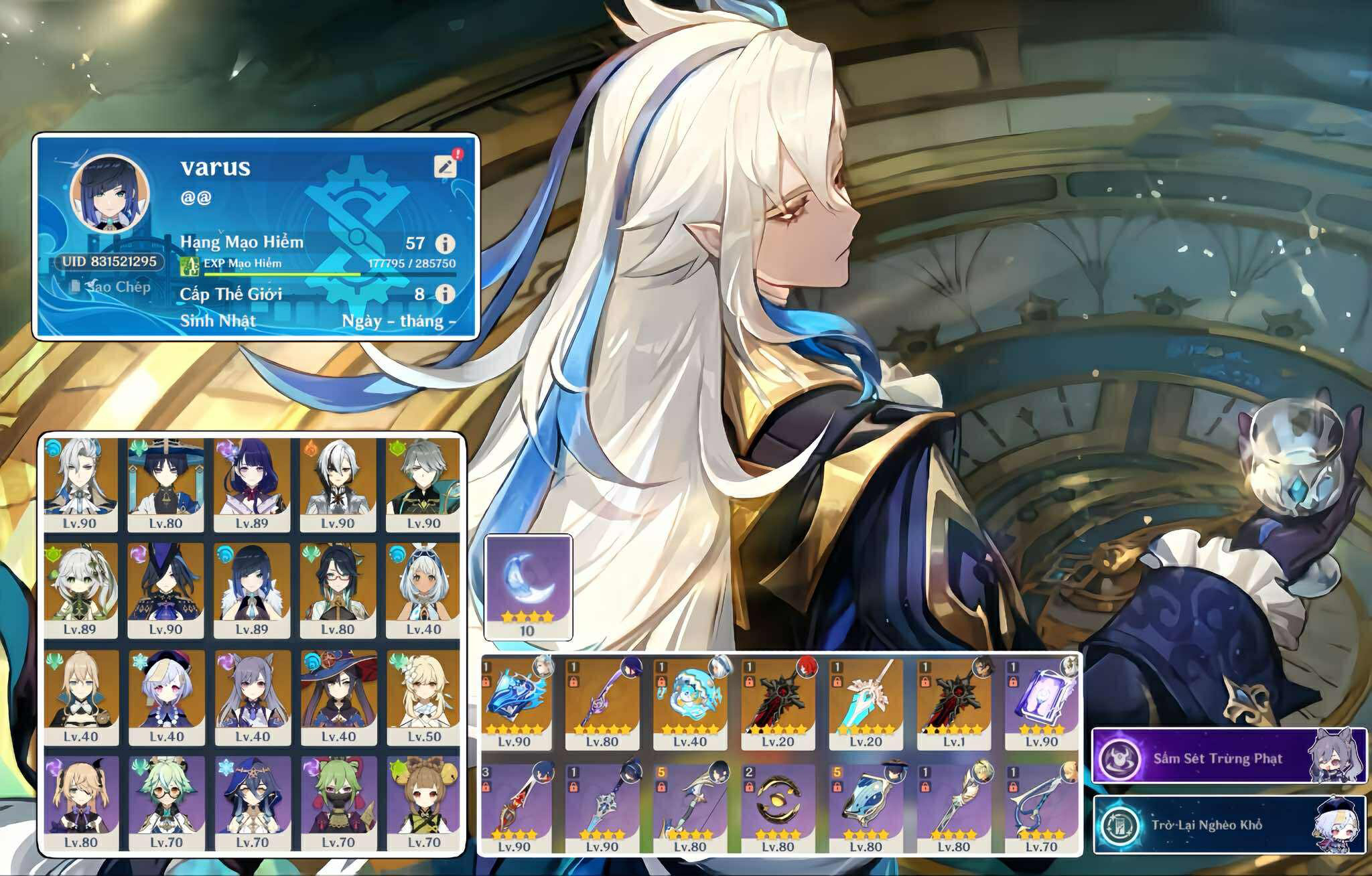1372x876 pixels.
Task: Select Neuvillette's Lv.90 character tile
Action: 80,484
